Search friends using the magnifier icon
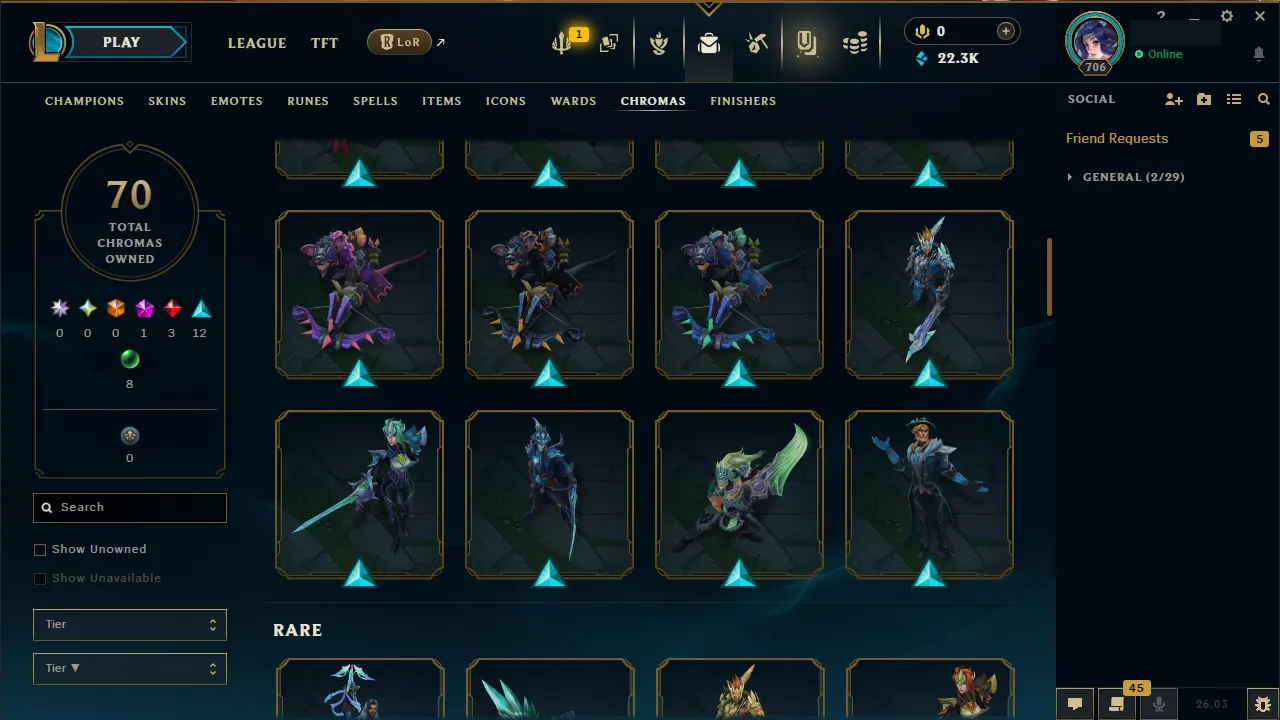This screenshot has height=720, width=1280. pyautogui.click(x=1263, y=99)
